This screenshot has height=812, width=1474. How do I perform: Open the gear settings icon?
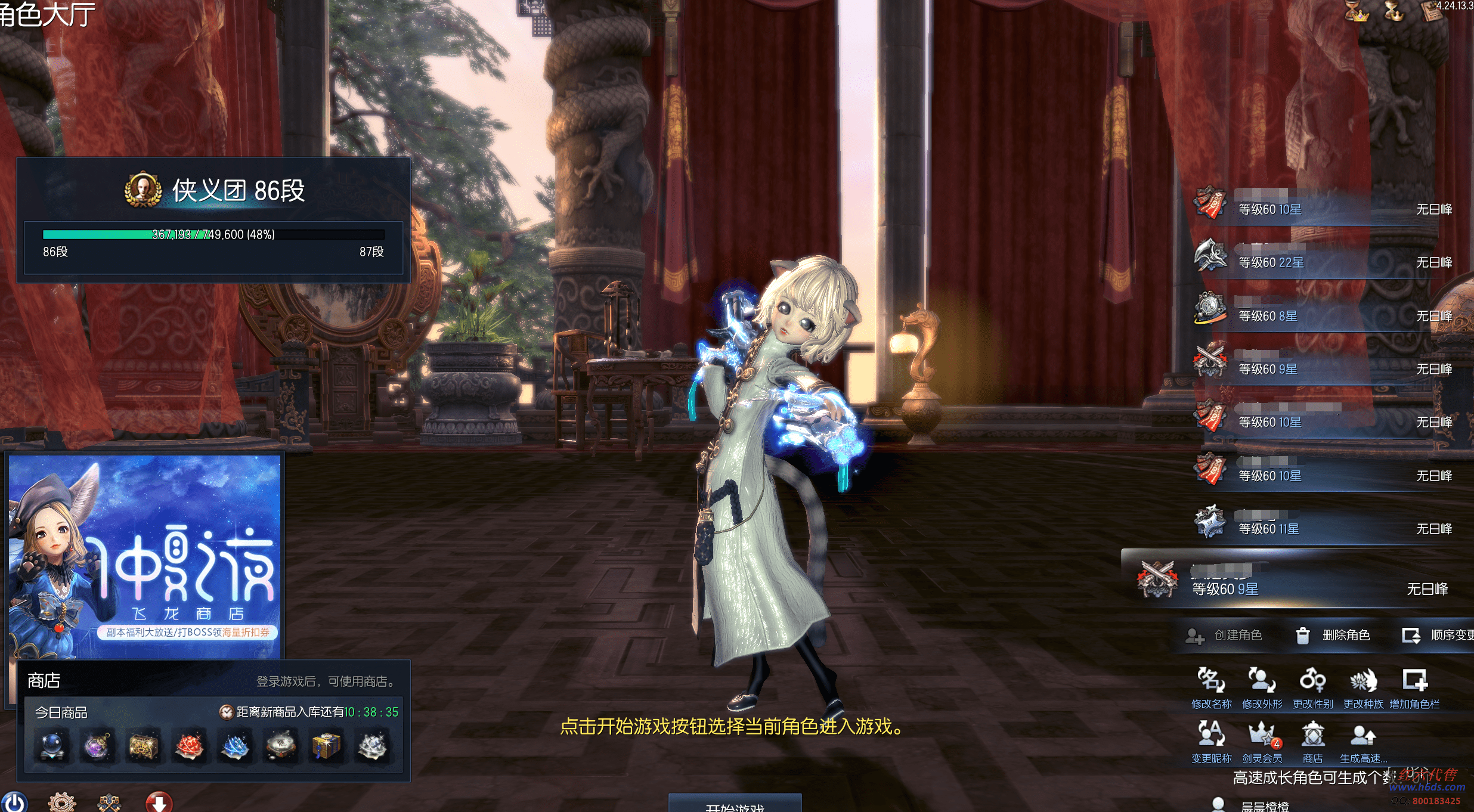(61, 802)
